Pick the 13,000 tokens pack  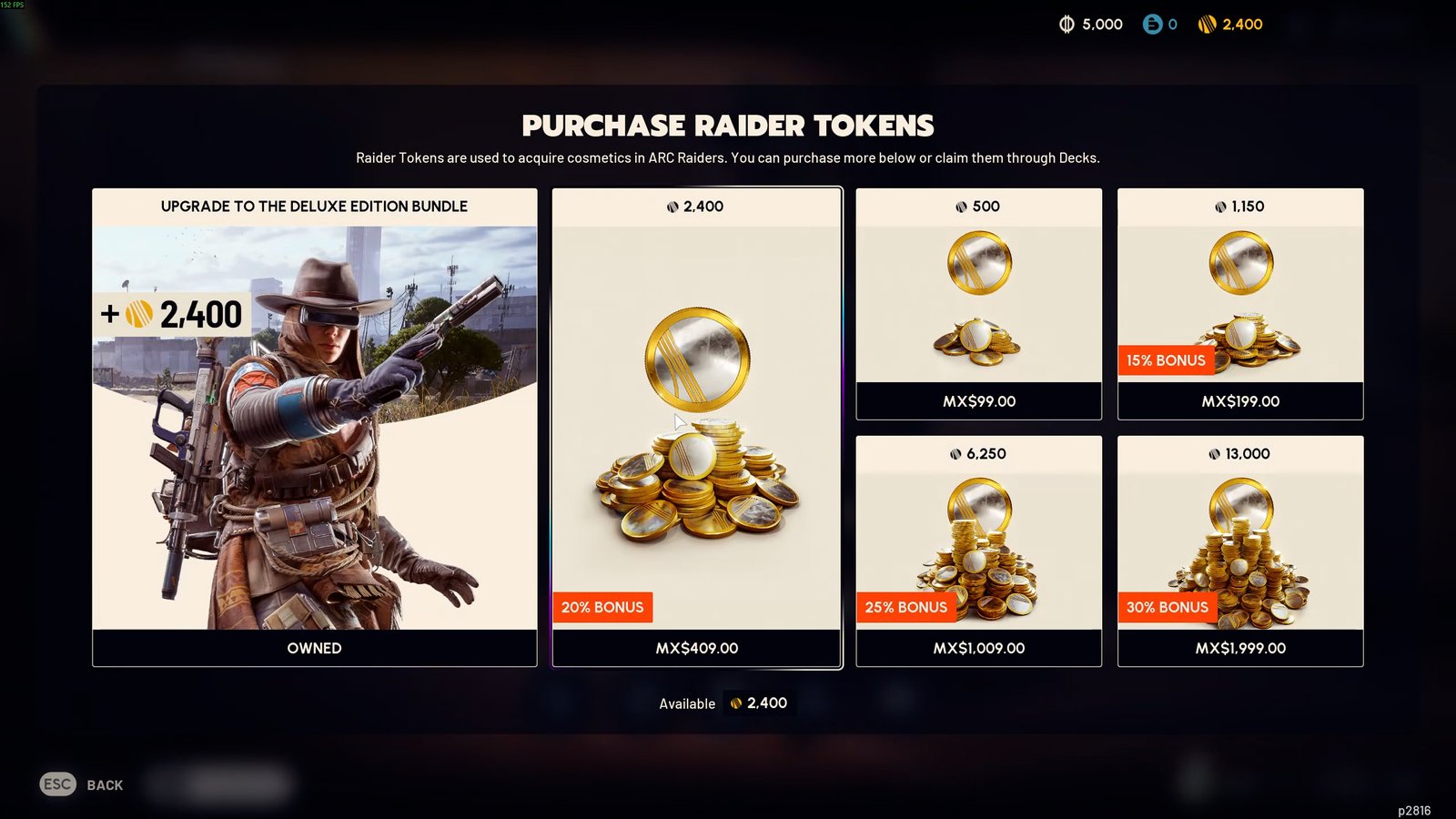(1239, 551)
